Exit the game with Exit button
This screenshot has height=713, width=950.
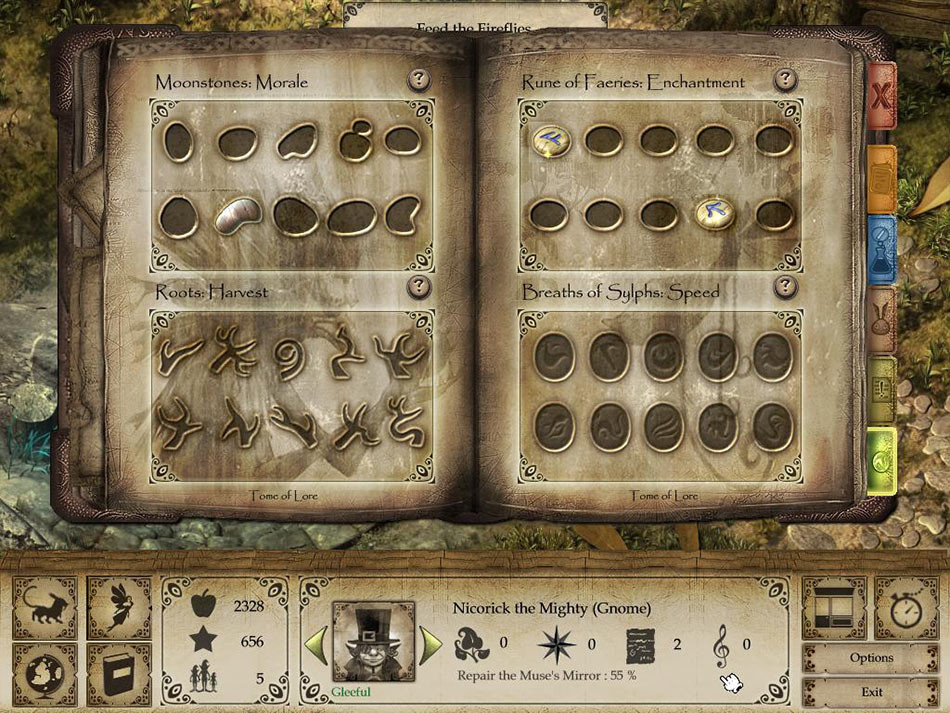coord(871,691)
